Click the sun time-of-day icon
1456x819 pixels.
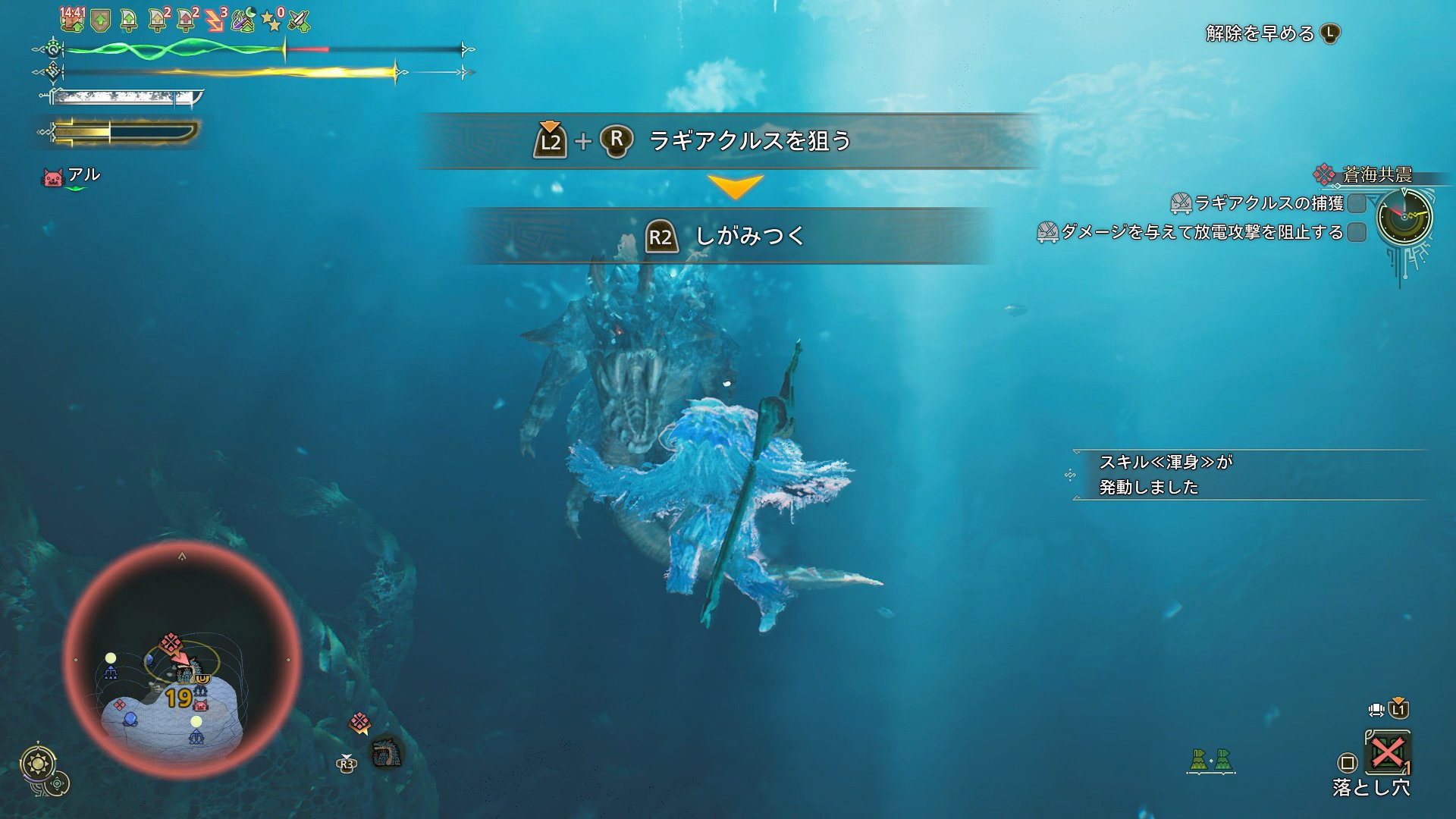click(35, 761)
